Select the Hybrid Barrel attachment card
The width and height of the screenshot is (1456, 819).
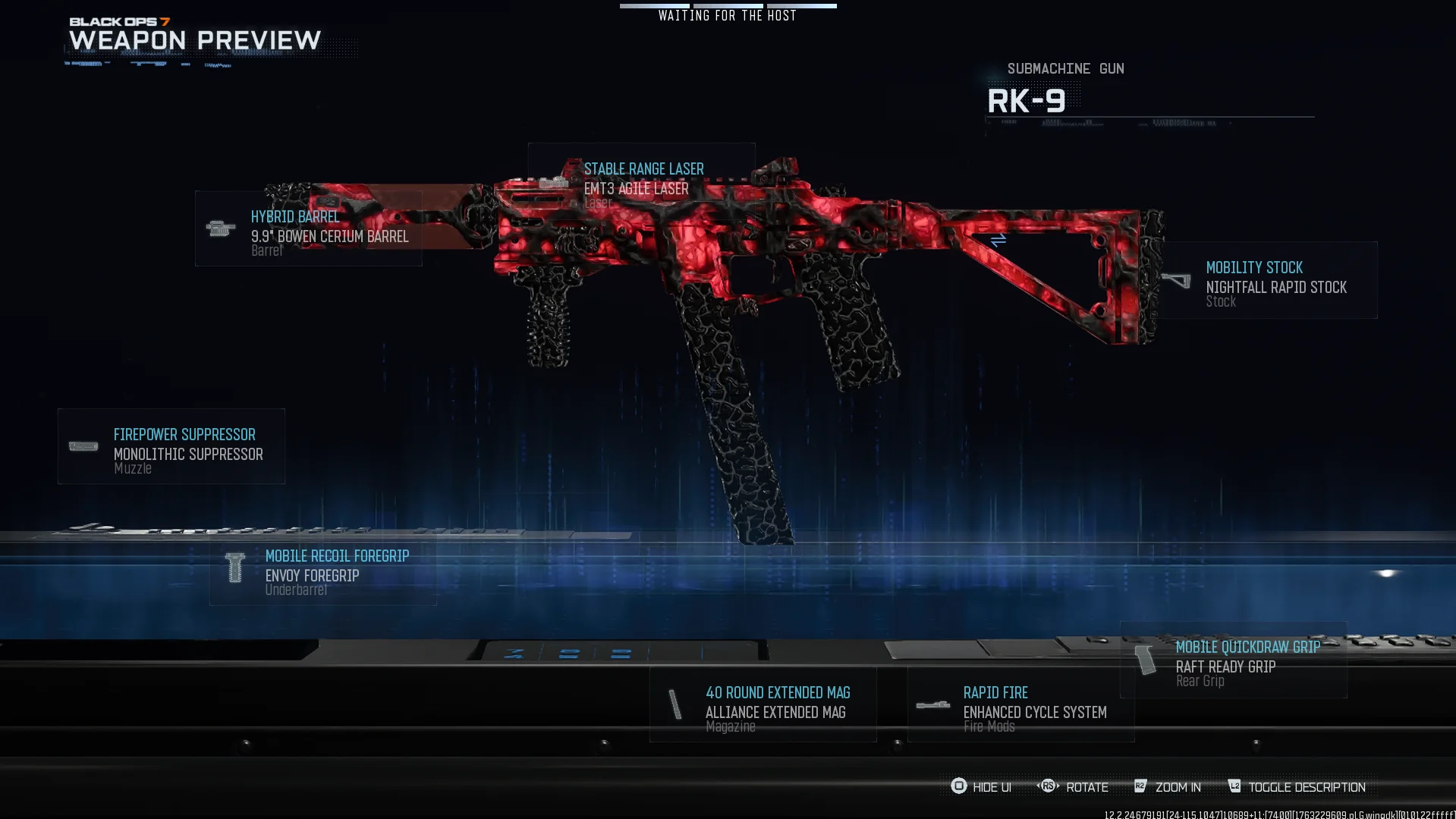pos(308,228)
